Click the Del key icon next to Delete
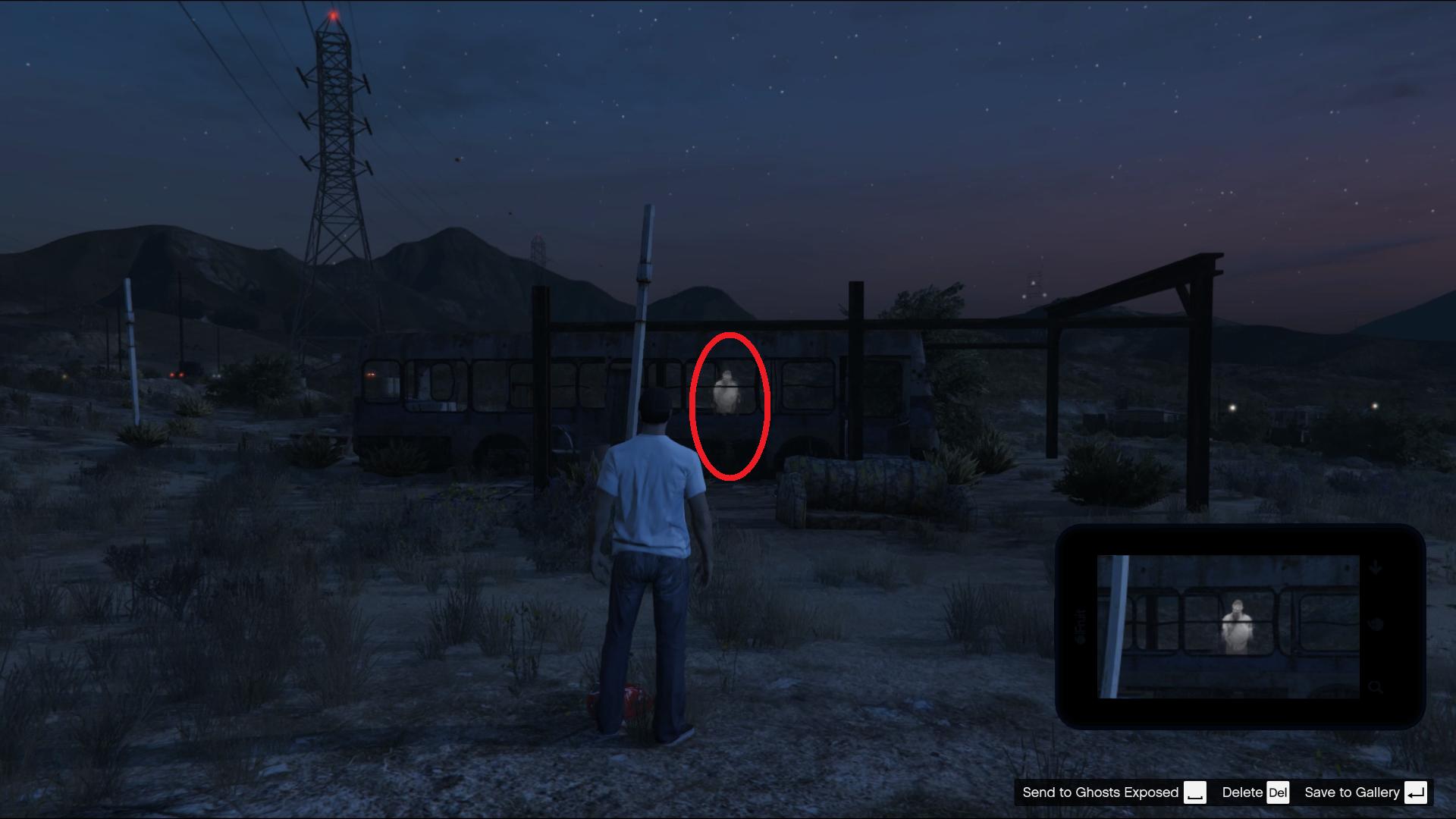This screenshot has height=819, width=1456. [x=1279, y=792]
